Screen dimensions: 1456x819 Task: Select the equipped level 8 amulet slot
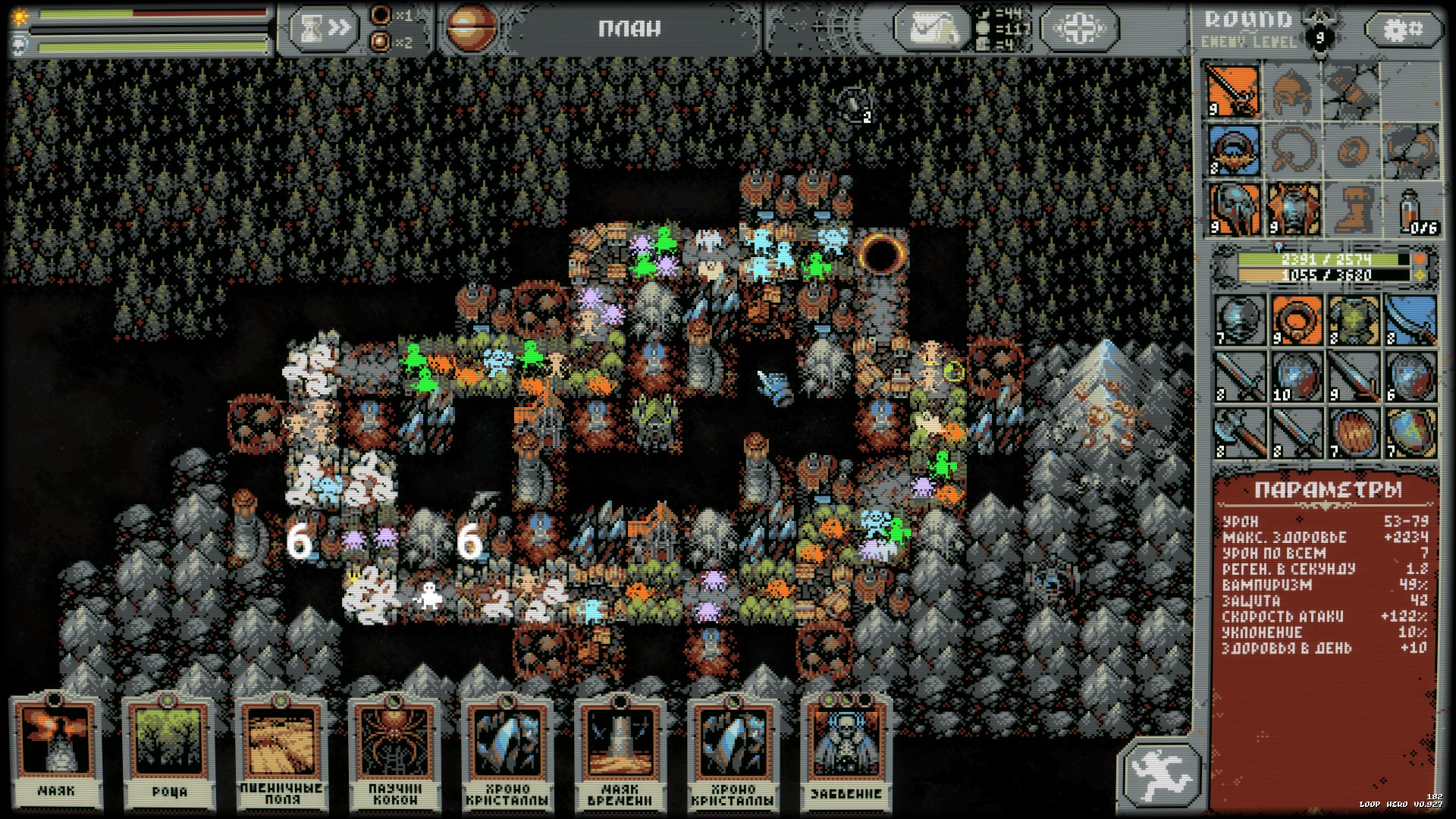coord(1234,150)
